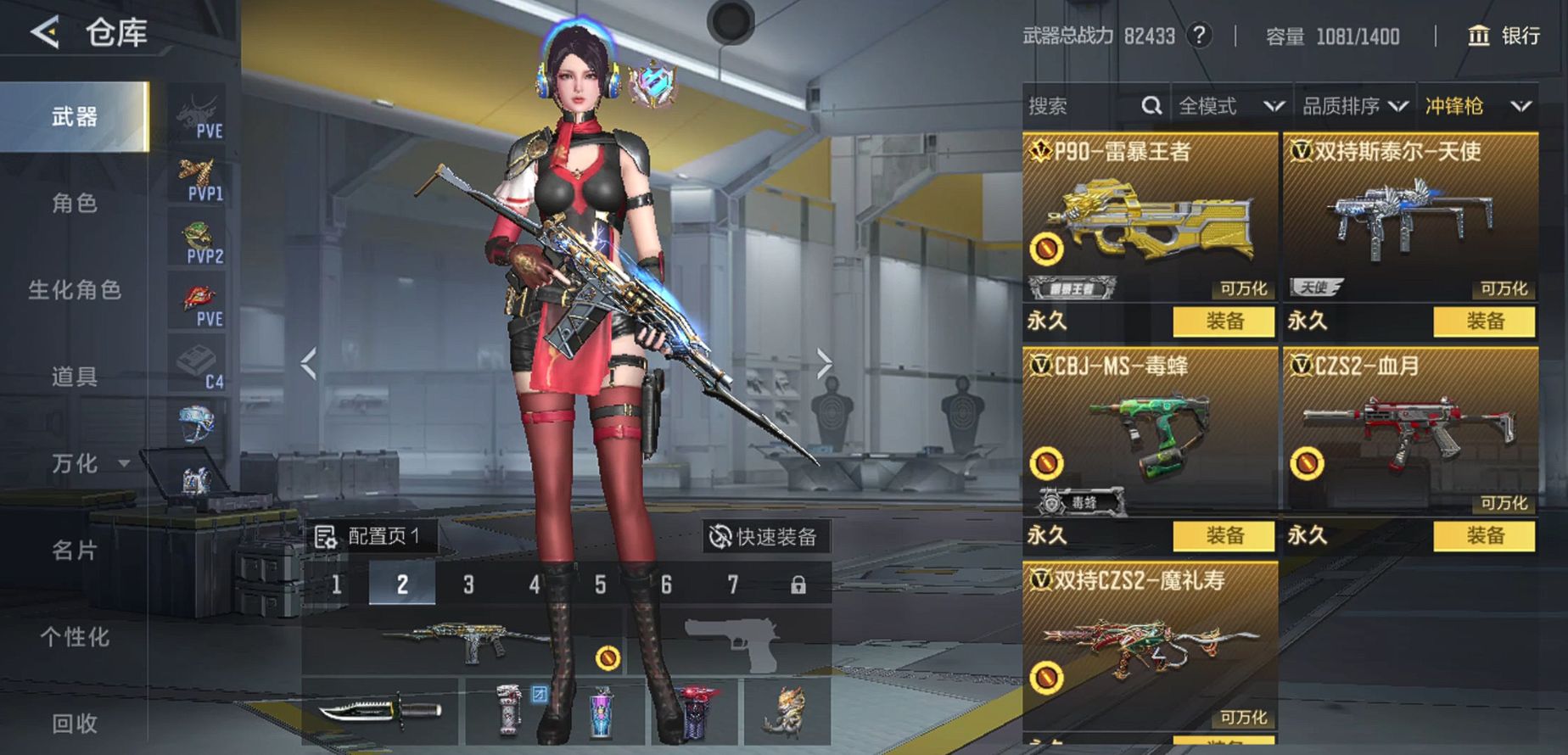
Task: Switch to loadout page 3
Action: [x=468, y=584]
